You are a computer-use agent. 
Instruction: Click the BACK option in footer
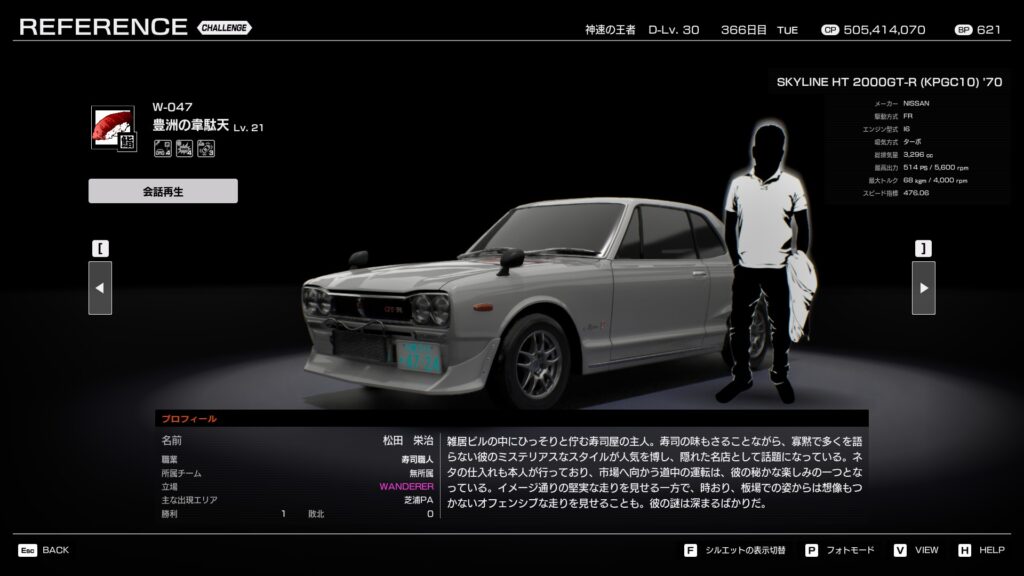(44, 550)
